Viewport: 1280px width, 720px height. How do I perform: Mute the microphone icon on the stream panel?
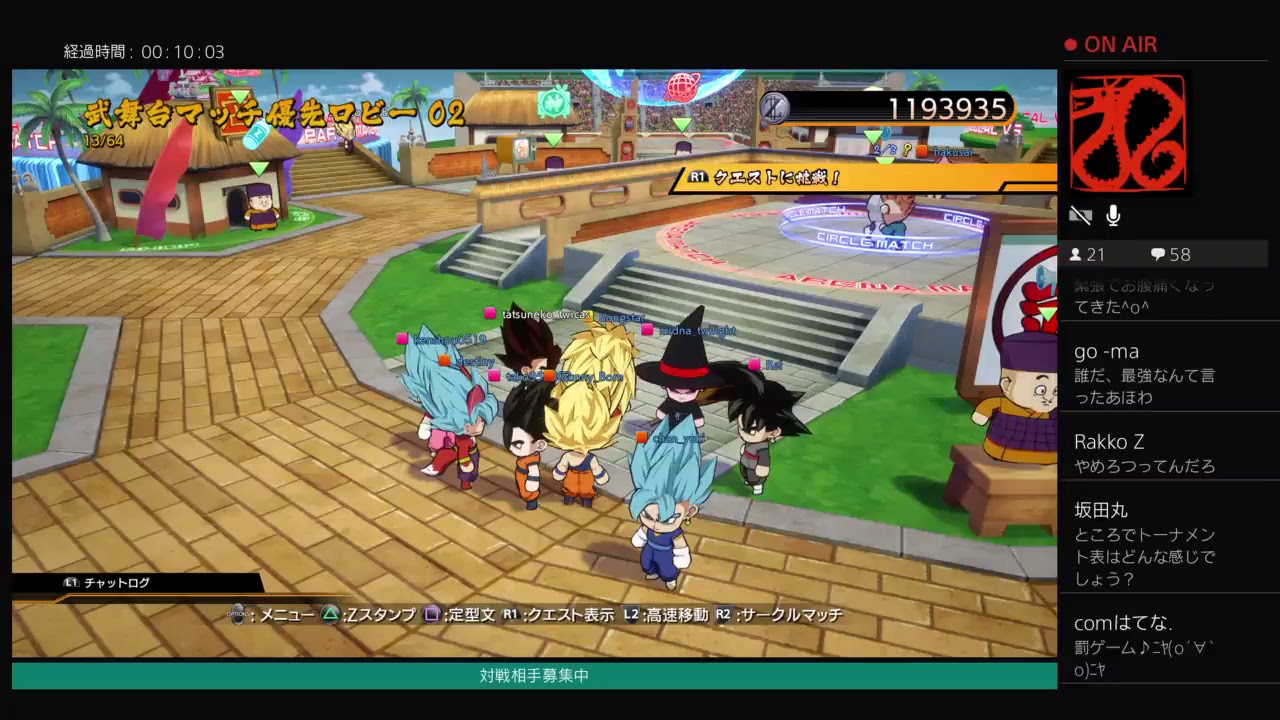tap(1113, 215)
